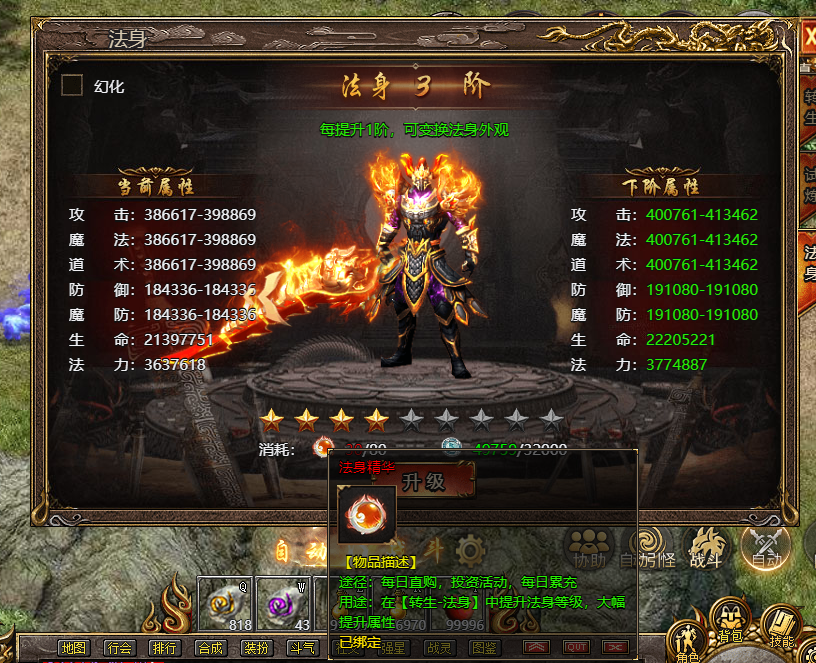Open the 斗气 menu
The height and width of the screenshot is (663, 816).
coord(299,647)
